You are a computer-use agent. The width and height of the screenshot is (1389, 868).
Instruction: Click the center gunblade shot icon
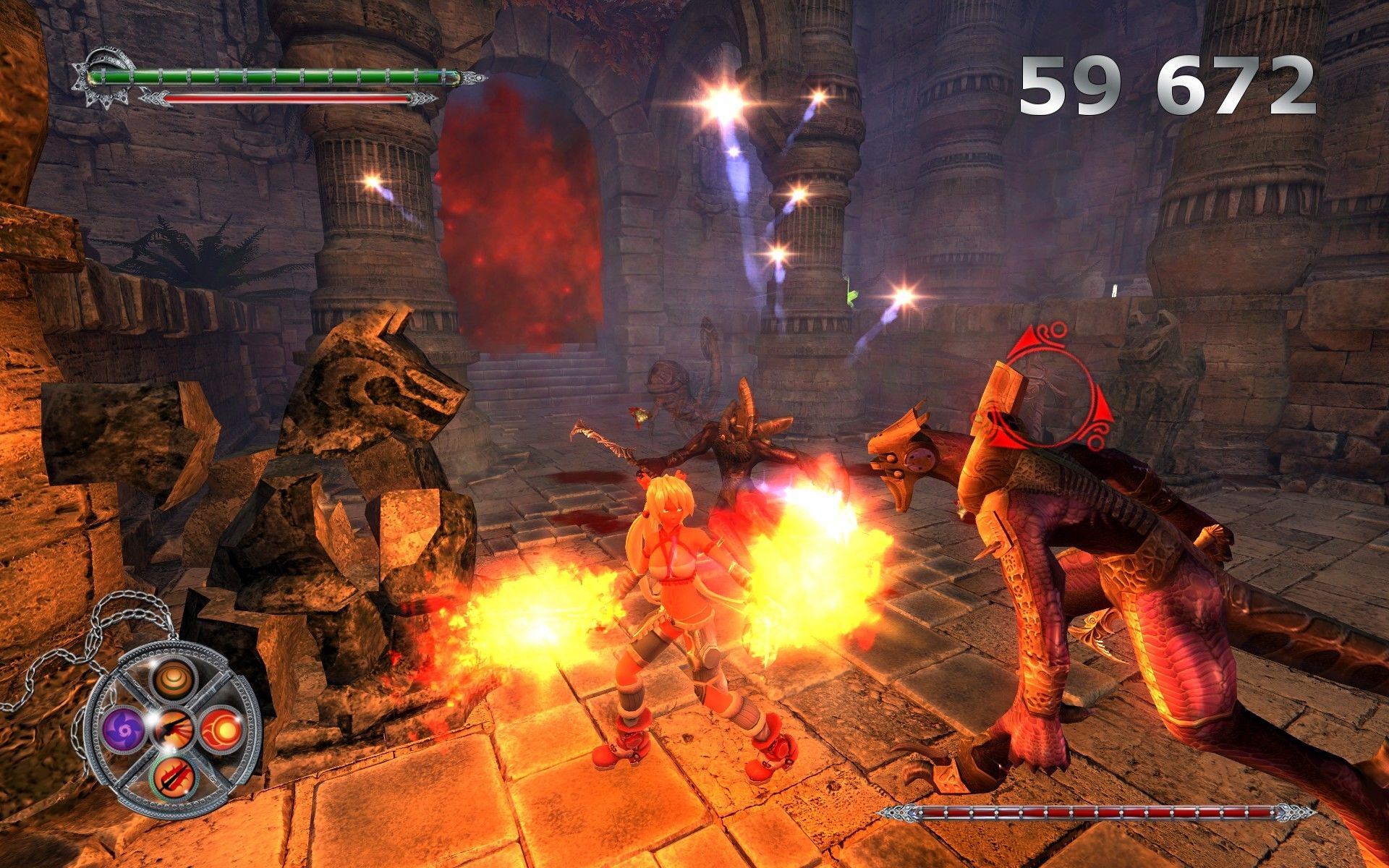(172, 726)
